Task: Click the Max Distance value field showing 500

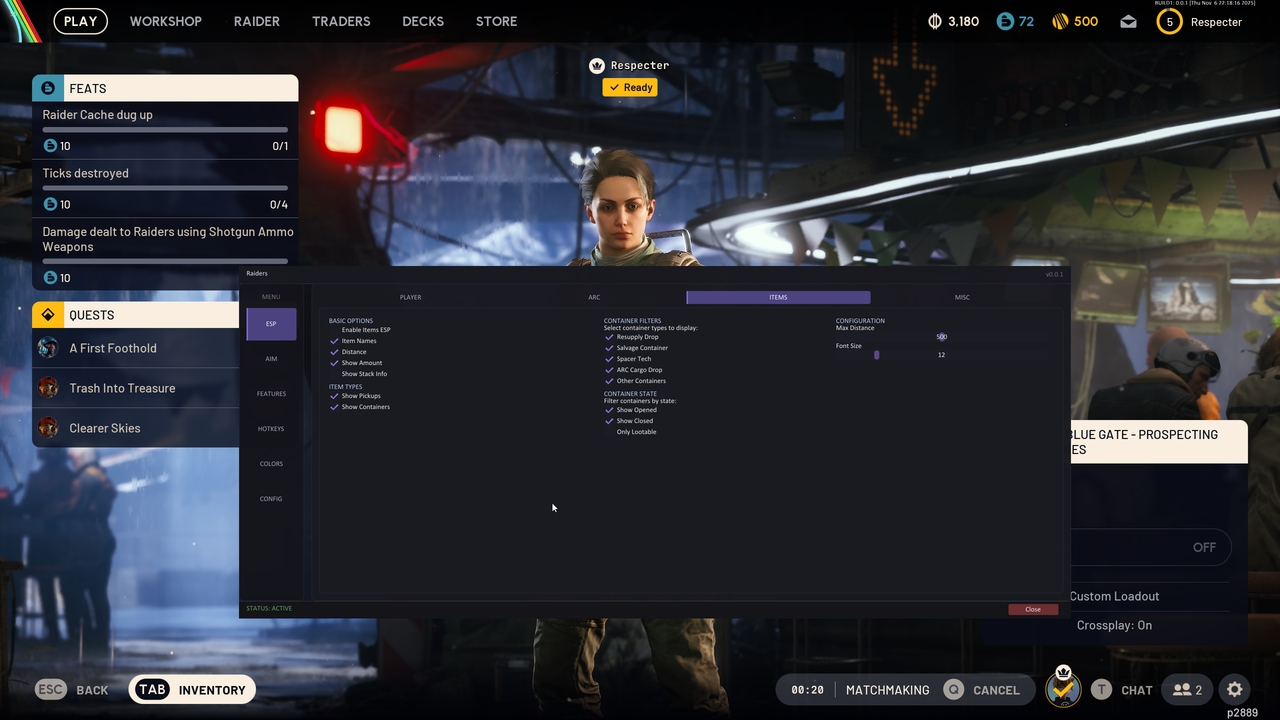Action: coord(941,336)
